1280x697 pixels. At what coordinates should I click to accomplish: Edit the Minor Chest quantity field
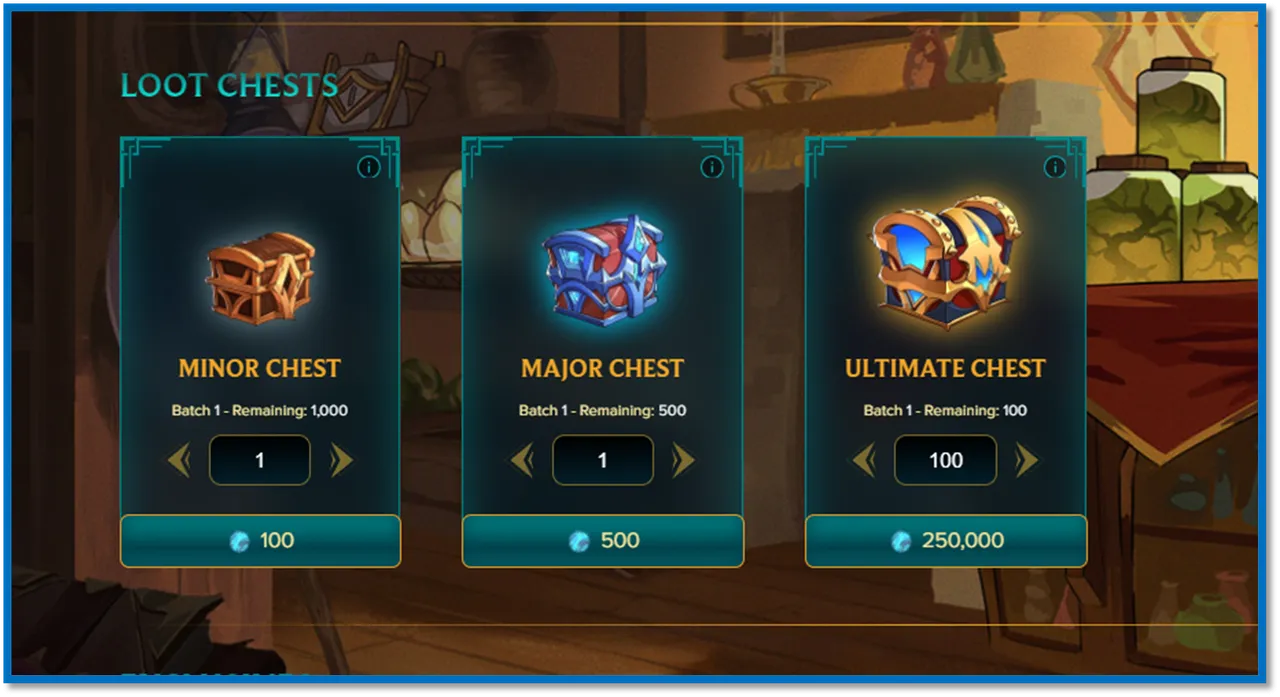click(x=260, y=460)
